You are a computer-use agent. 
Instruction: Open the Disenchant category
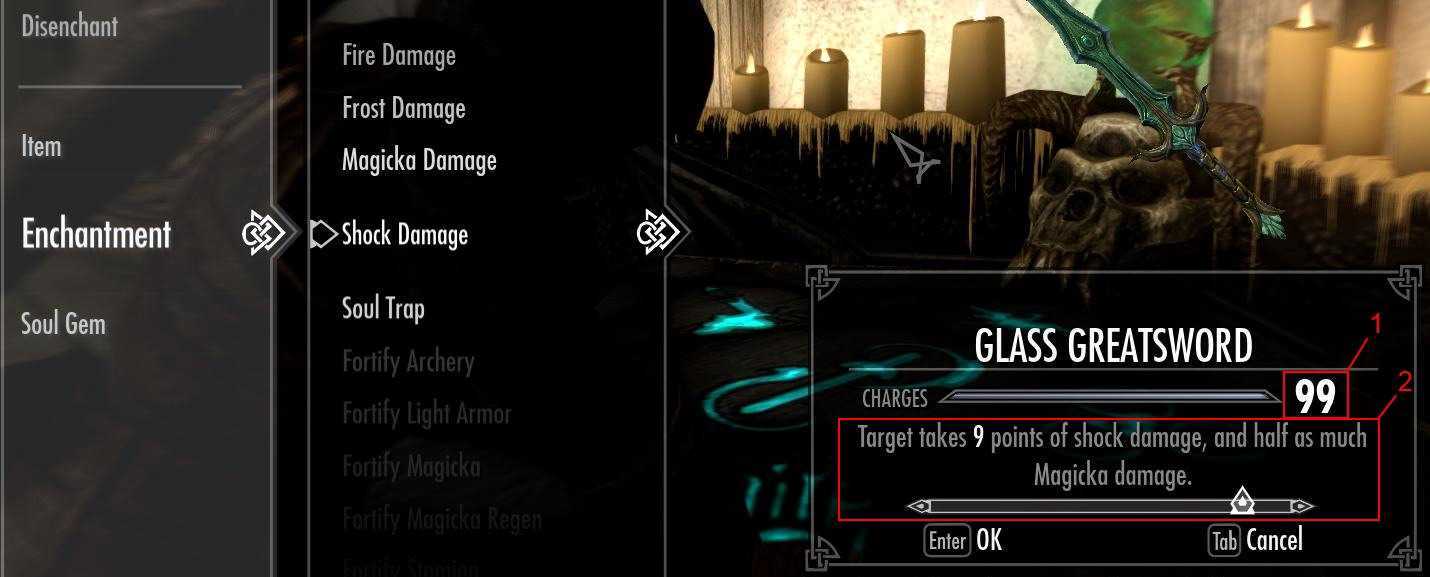(x=69, y=26)
